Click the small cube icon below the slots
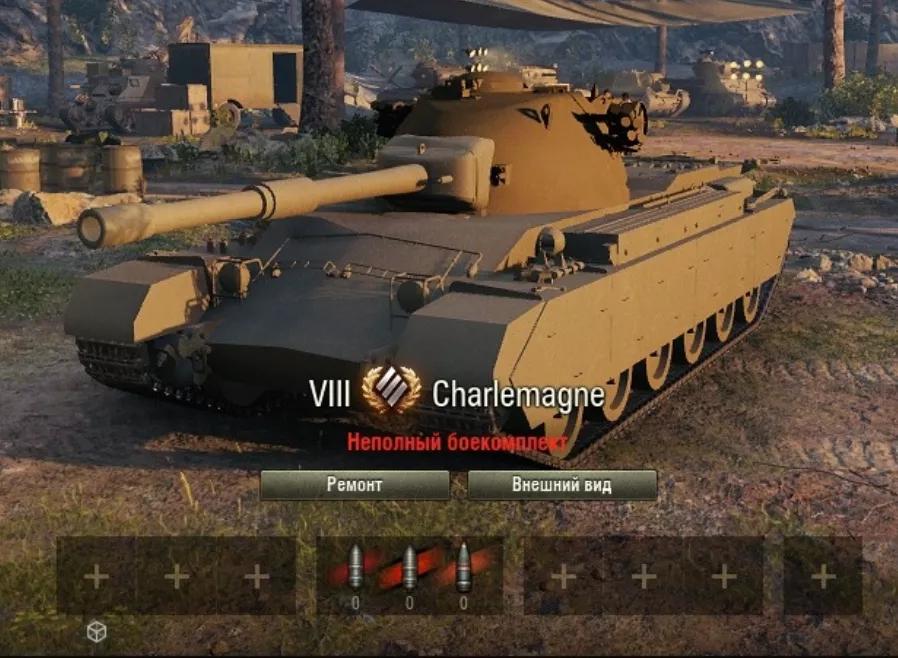The height and width of the screenshot is (658, 898). click(96, 631)
